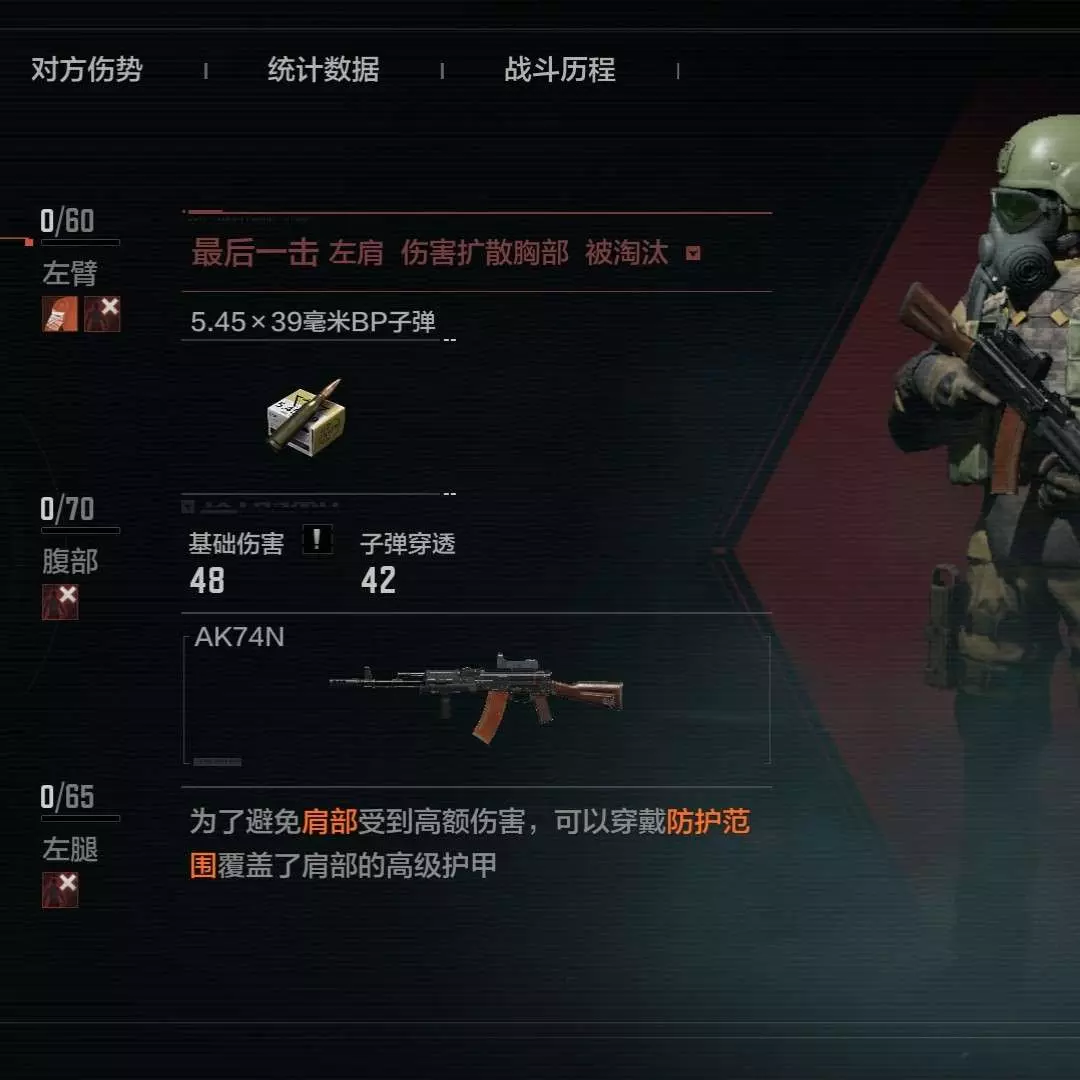Screen dimensions: 1080x1080
Task: Select the bandage status icon under 左臂
Action: [60, 314]
